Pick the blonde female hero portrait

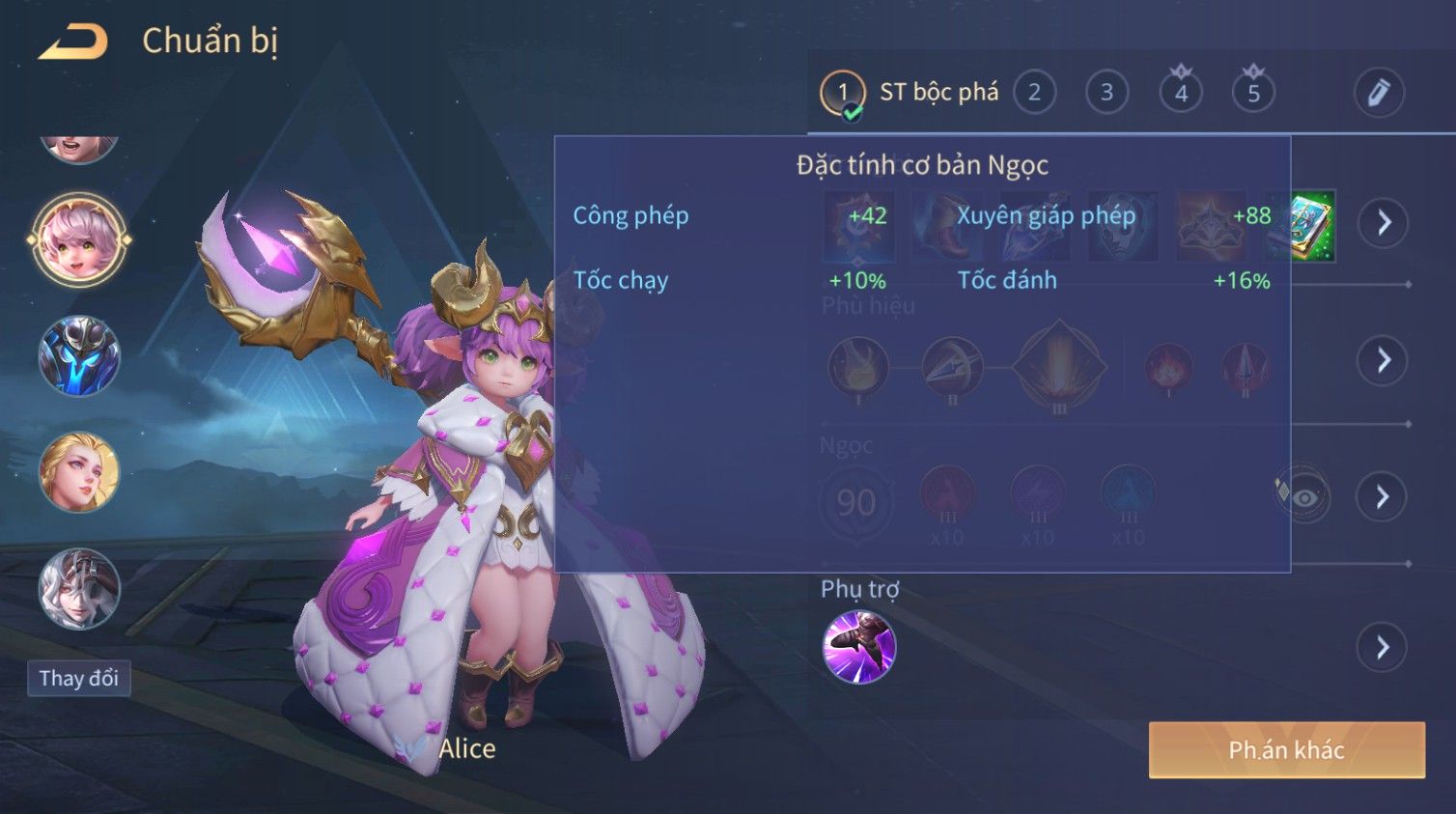pyautogui.click(x=79, y=472)
